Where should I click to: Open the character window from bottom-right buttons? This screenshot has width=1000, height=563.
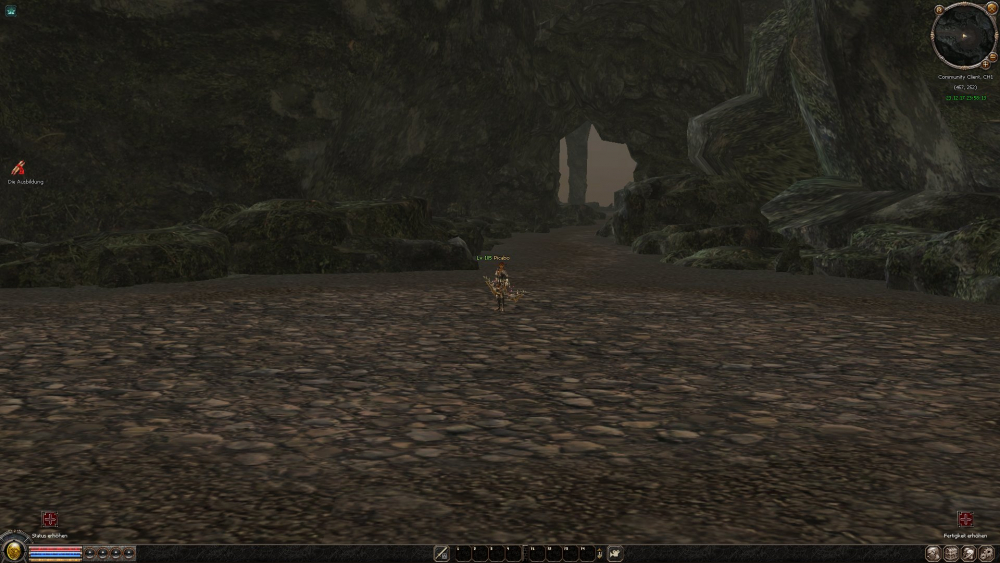933,553
